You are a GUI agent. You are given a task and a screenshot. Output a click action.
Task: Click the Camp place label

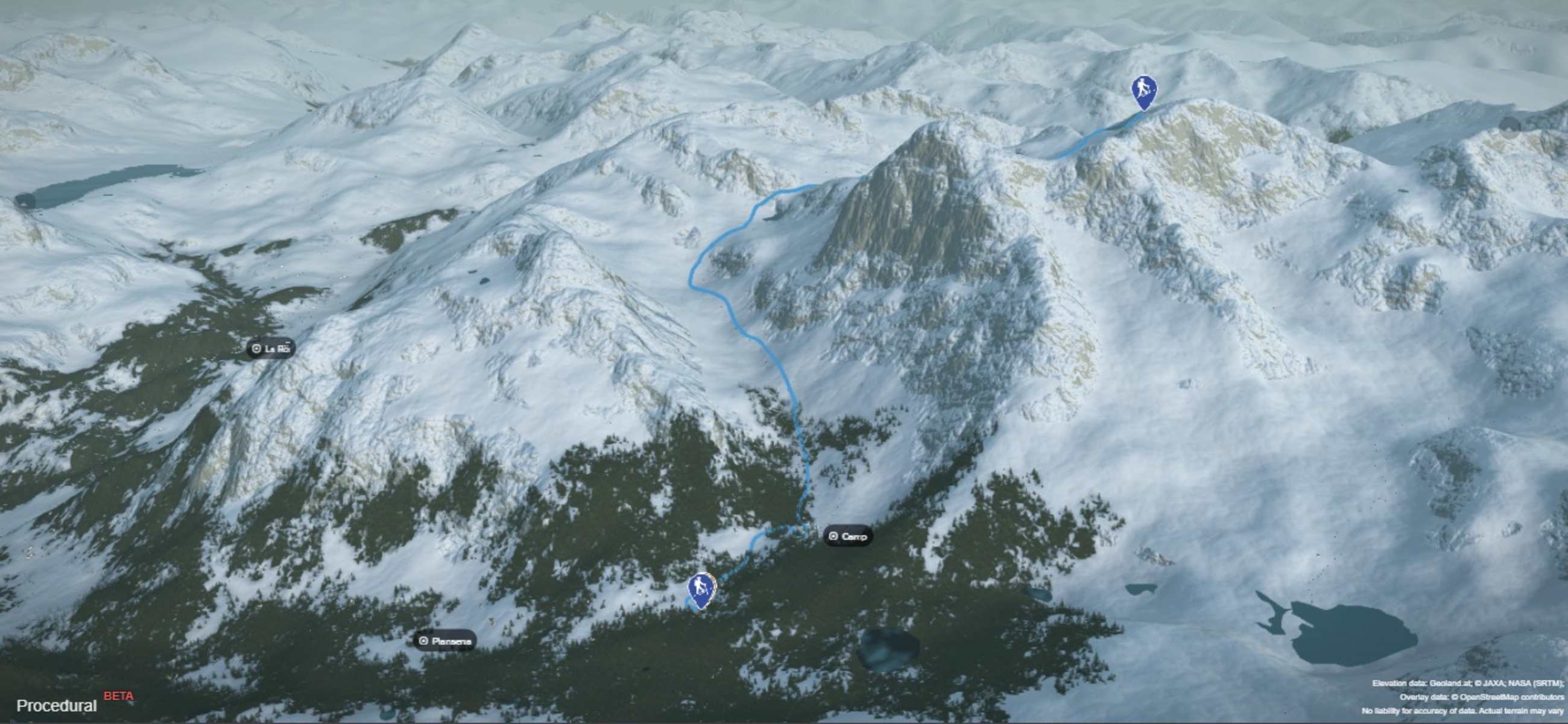pos(848,536)
